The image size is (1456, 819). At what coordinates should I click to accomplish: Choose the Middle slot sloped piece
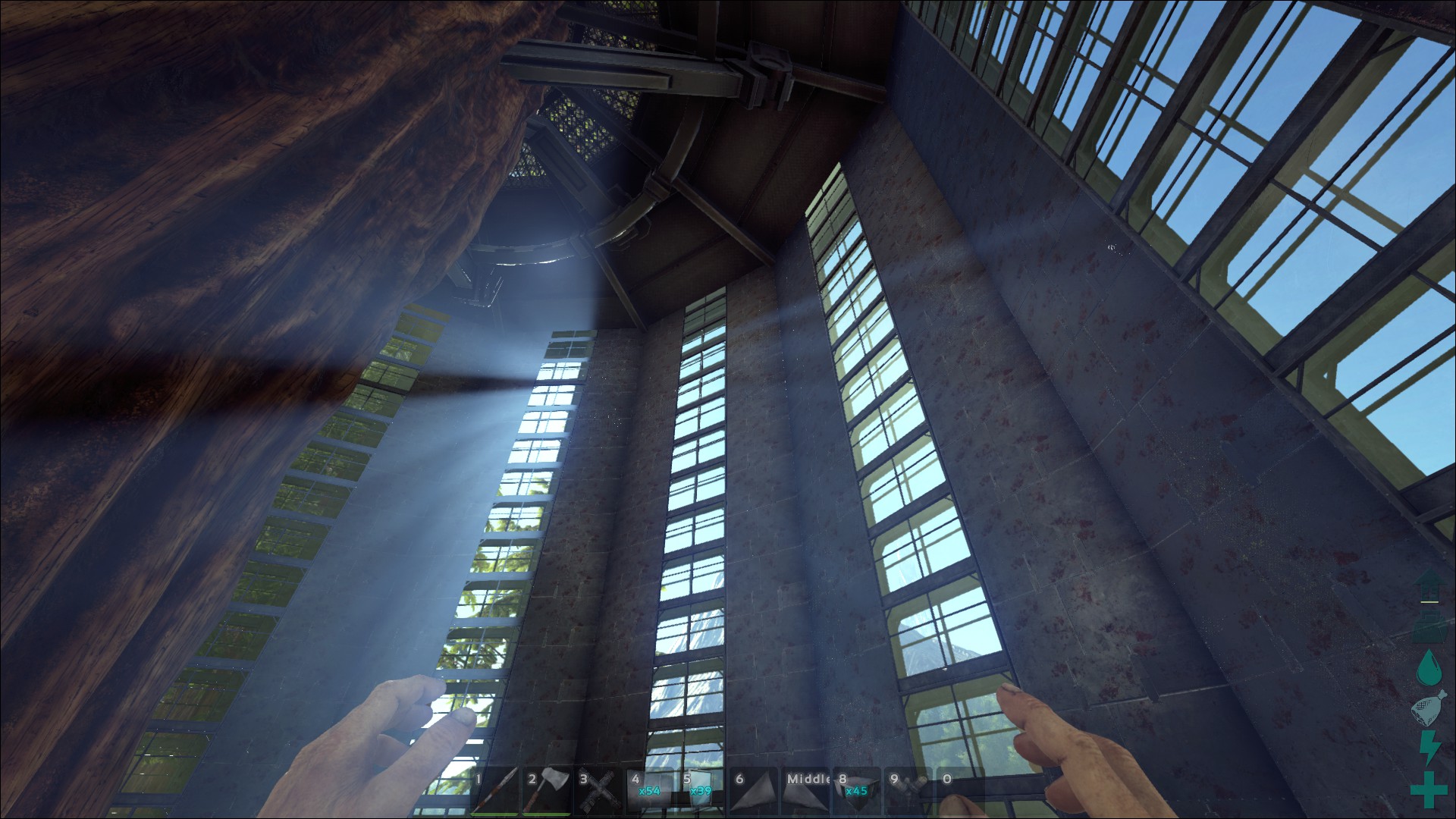click(x=808, y=793)
